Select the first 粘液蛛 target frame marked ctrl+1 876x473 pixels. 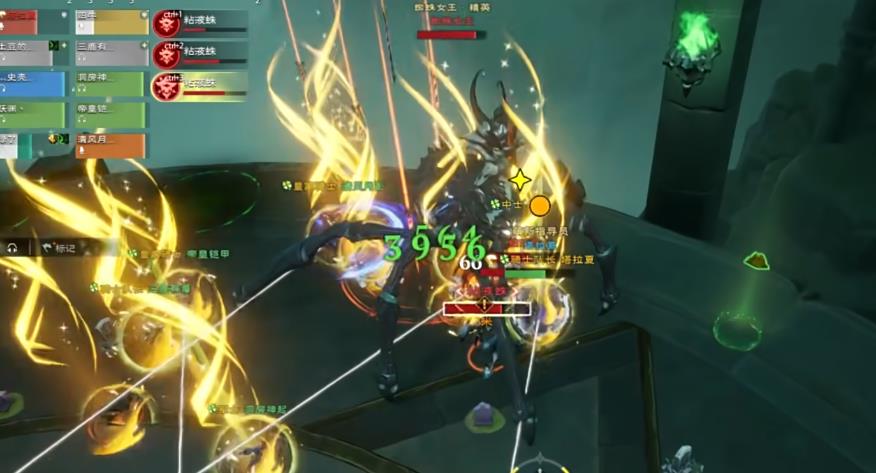(200, 22)
